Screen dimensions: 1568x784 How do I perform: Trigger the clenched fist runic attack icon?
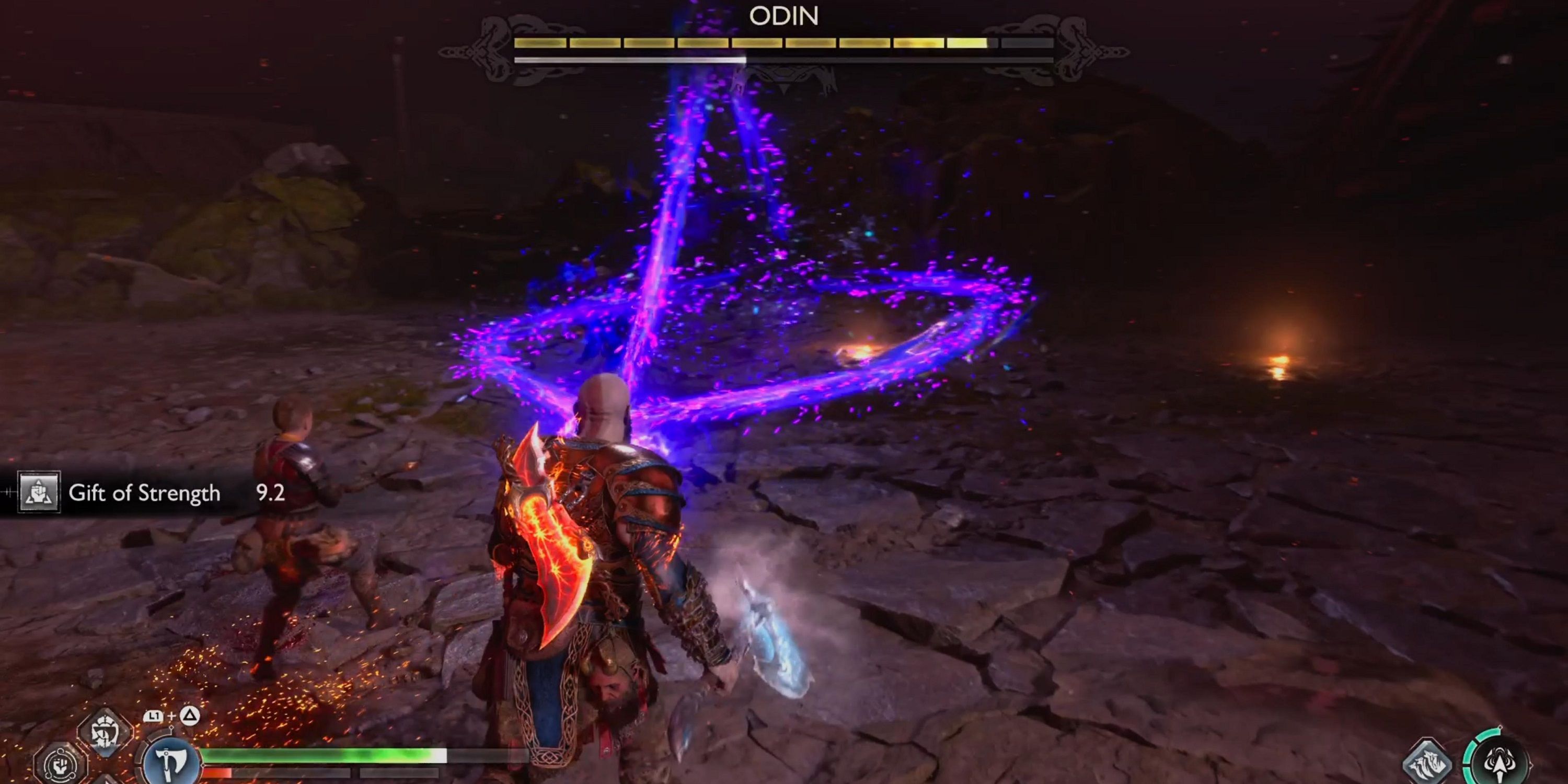click(60, 765)
